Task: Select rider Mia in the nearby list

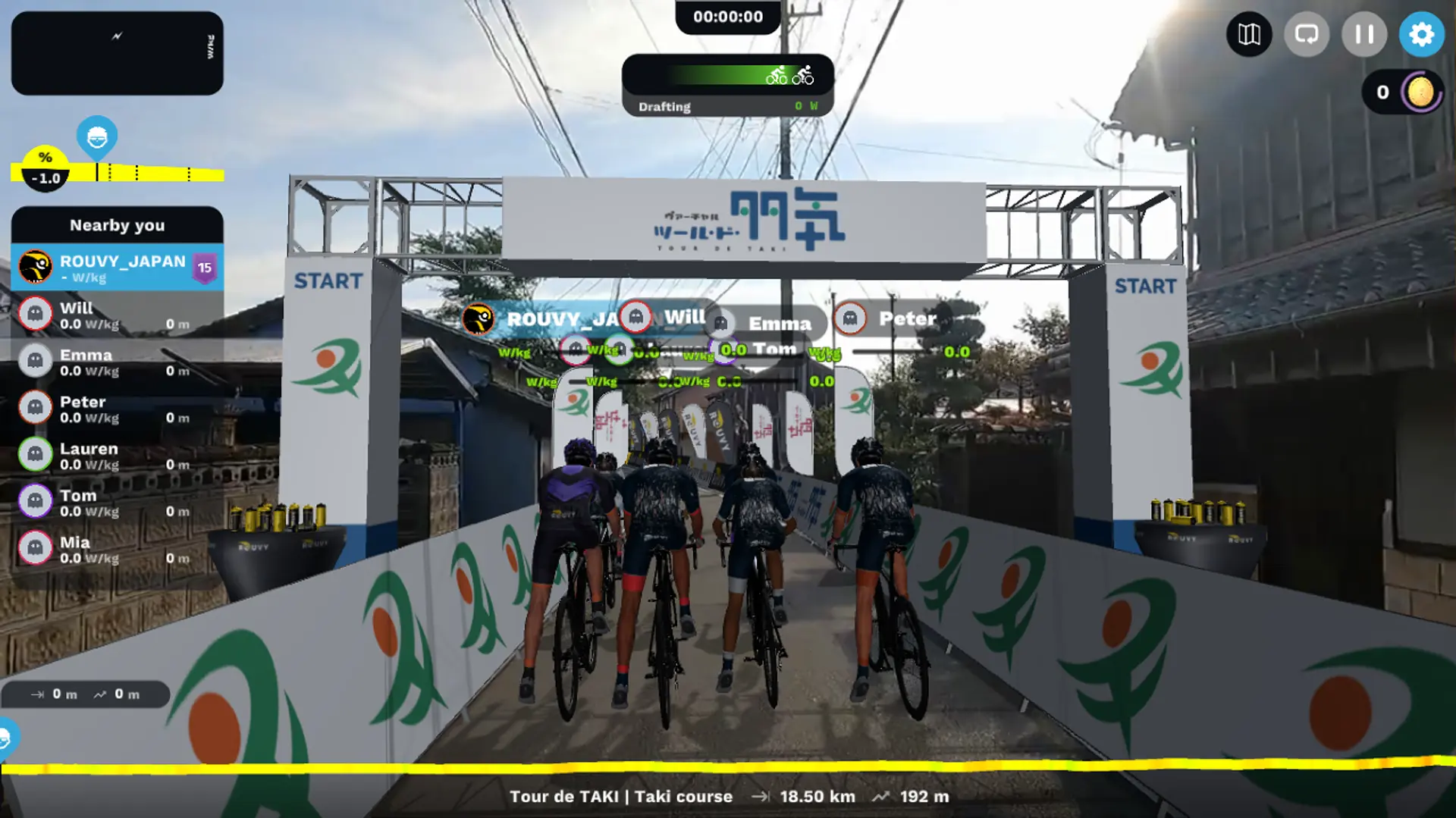Action: point(117,550)
